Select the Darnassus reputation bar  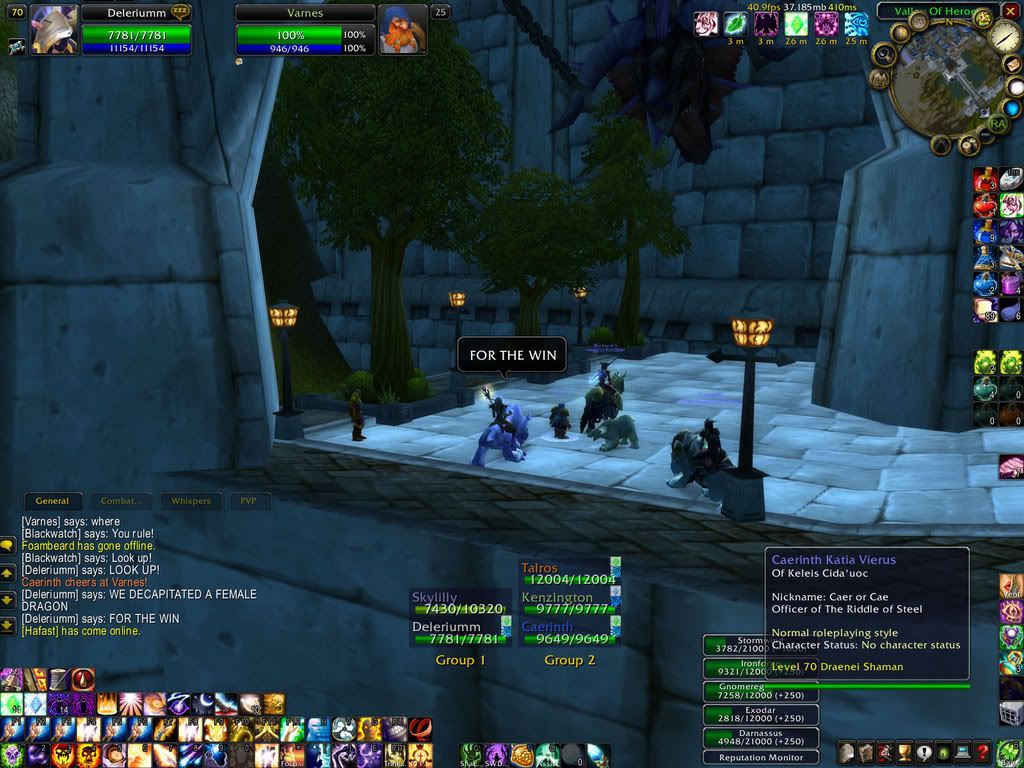pos(761,738)
